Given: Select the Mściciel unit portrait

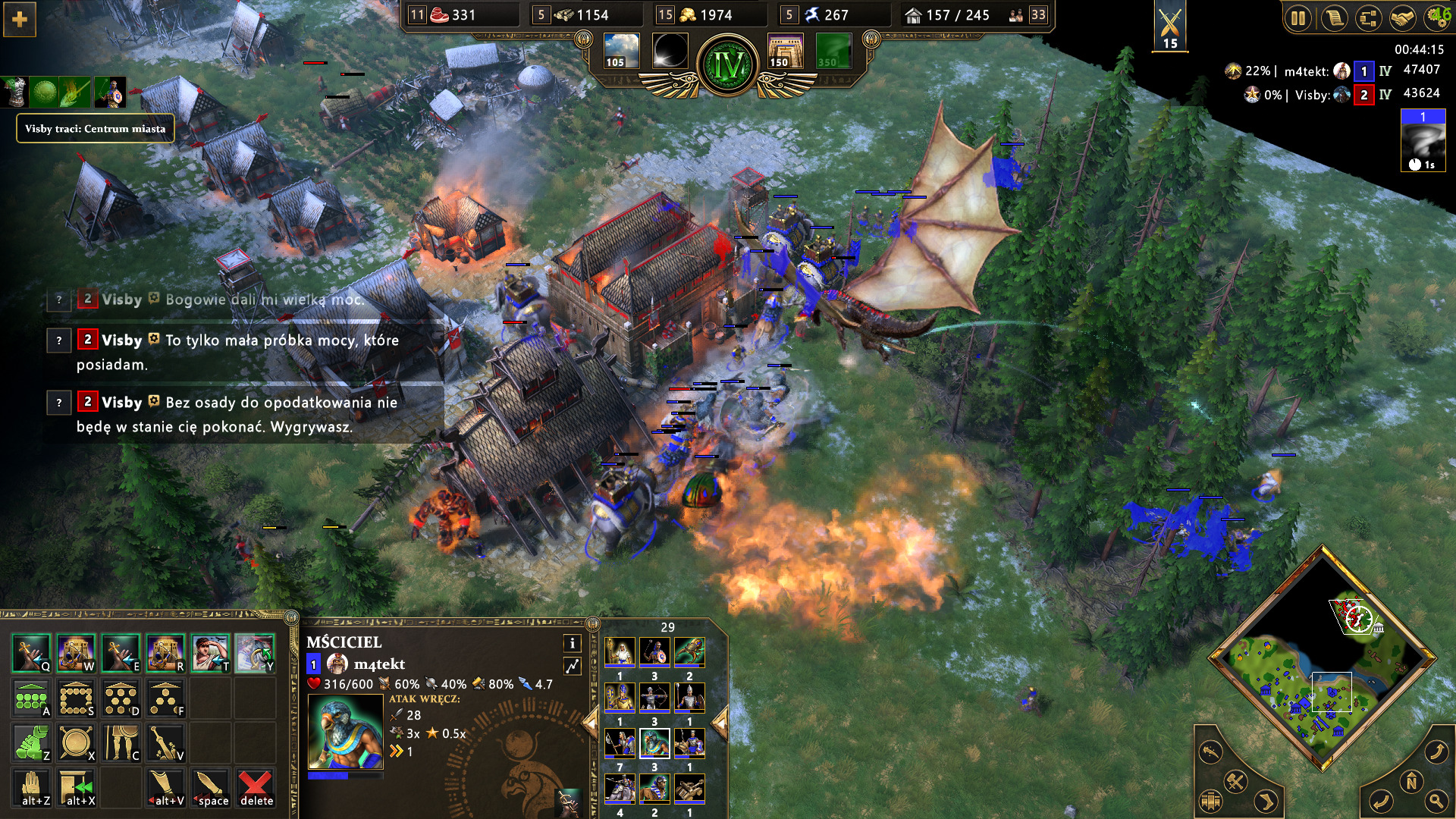Looking at the screenshot, I should [345, 732].
